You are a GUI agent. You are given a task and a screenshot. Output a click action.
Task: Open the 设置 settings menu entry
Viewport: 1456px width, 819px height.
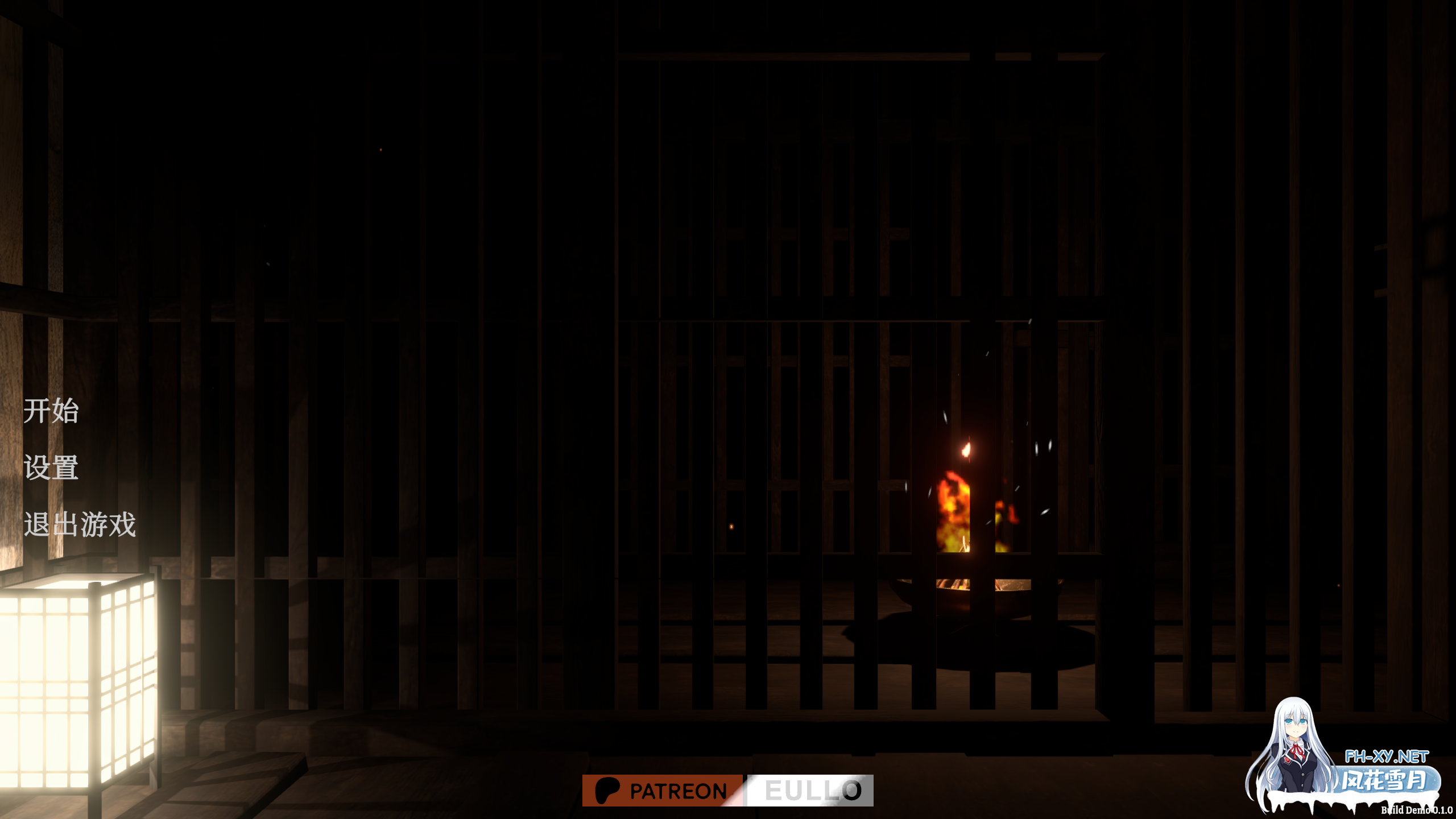51,469
